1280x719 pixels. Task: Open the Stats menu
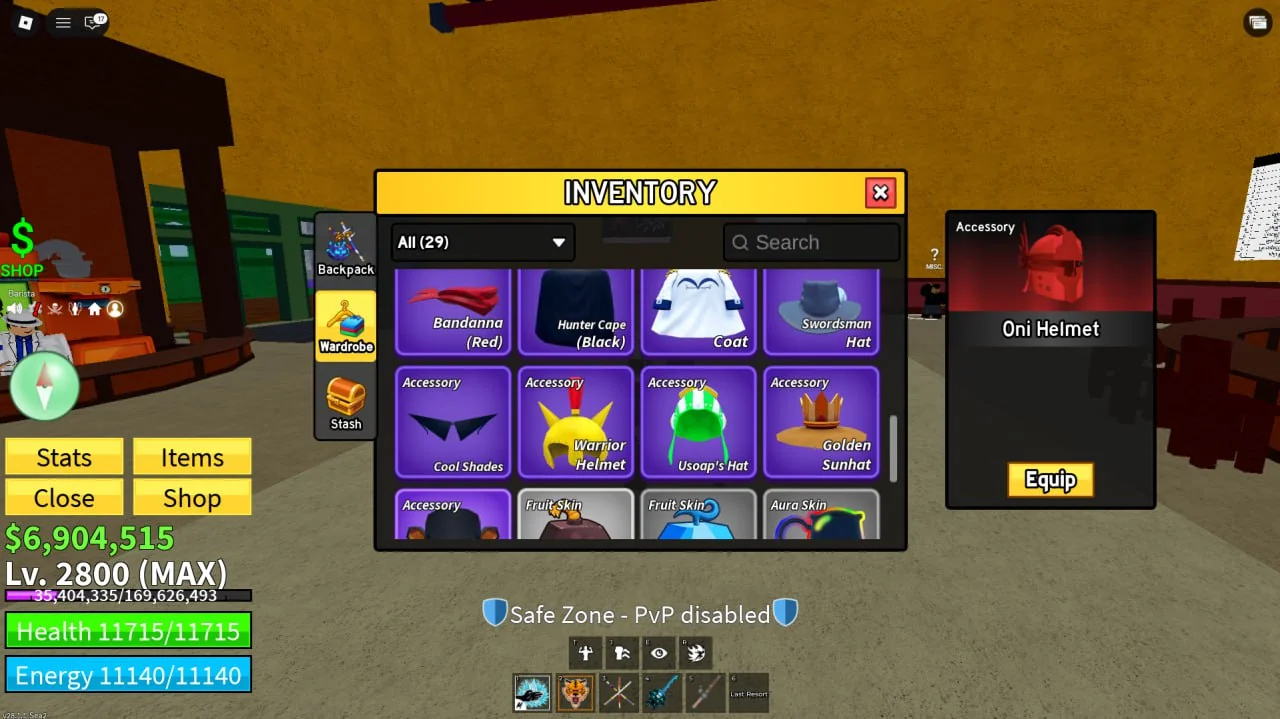click(64, 457)
